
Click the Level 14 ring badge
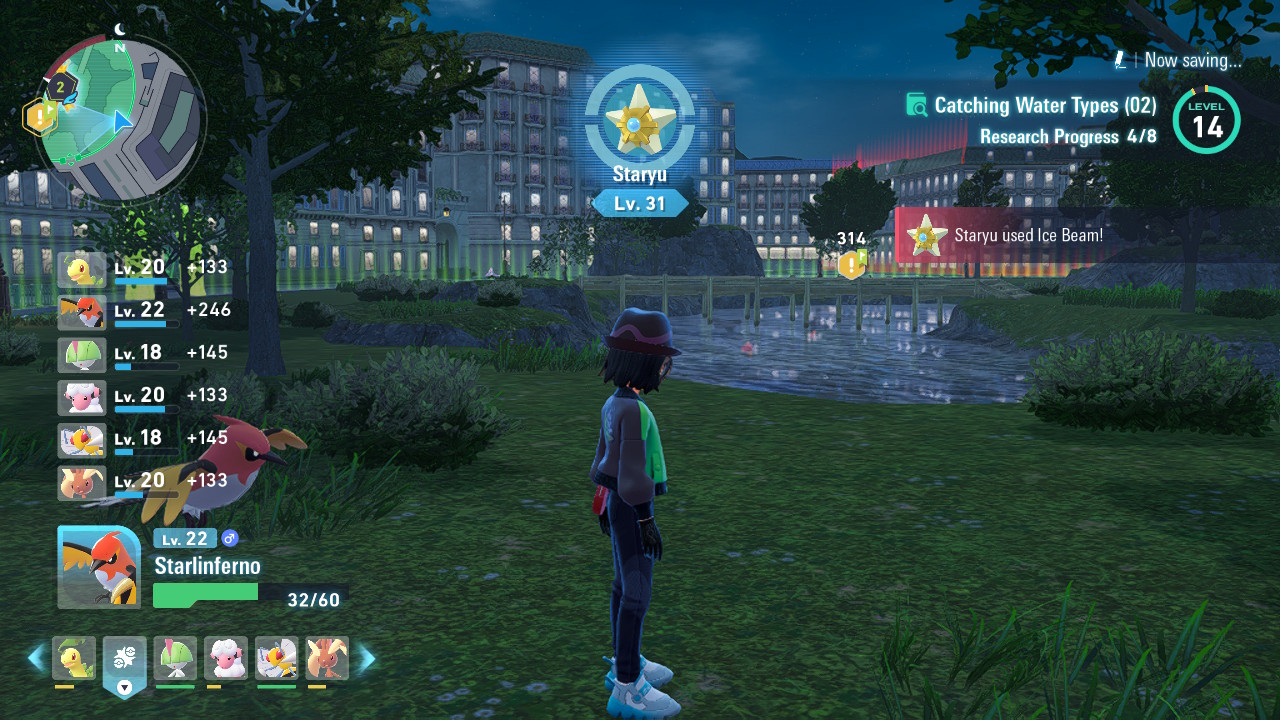[1206, 121]
